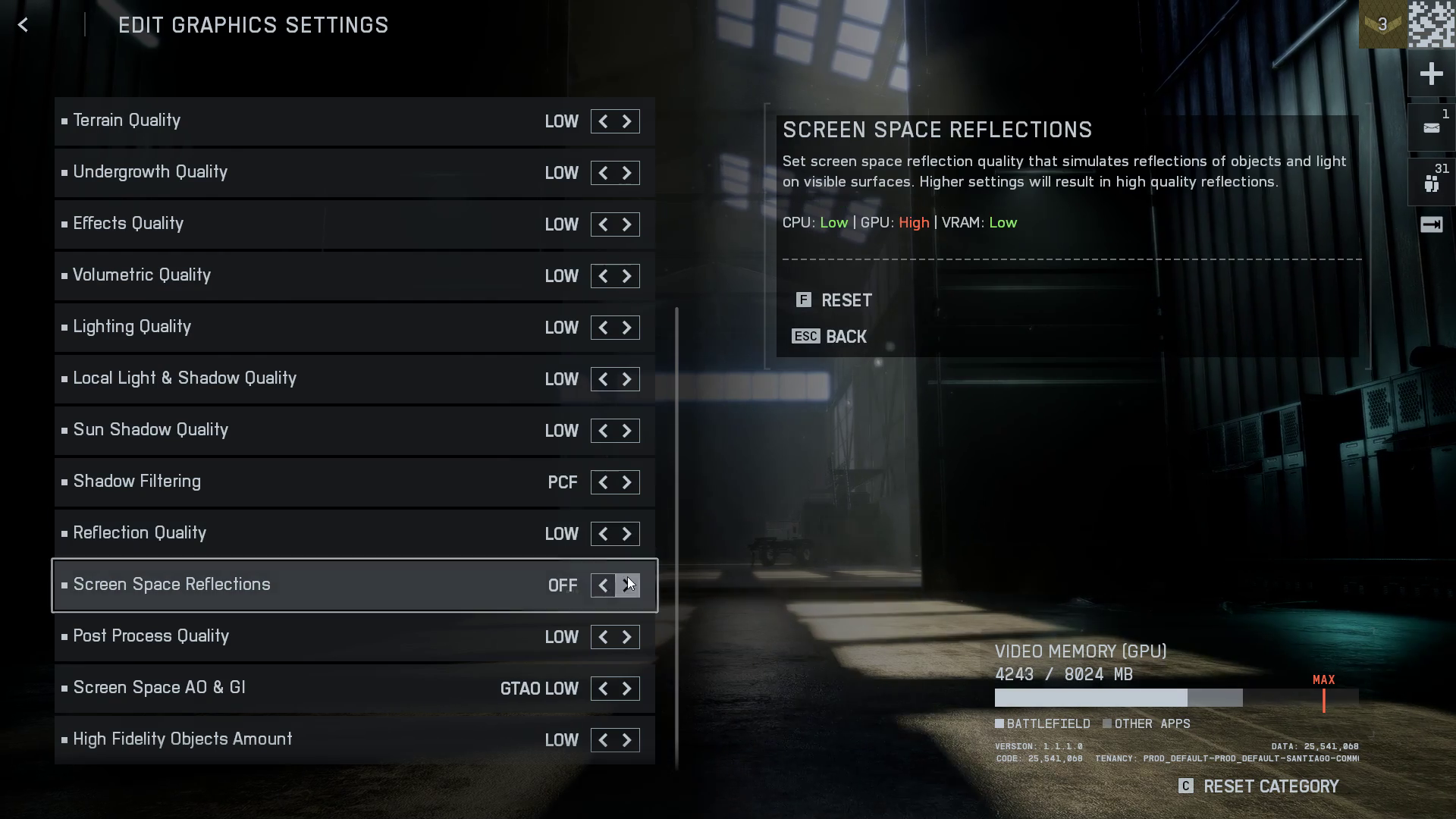Change Shadow Filtering with right arrow
Screen dimensions: 1456x819
(627, 482)
